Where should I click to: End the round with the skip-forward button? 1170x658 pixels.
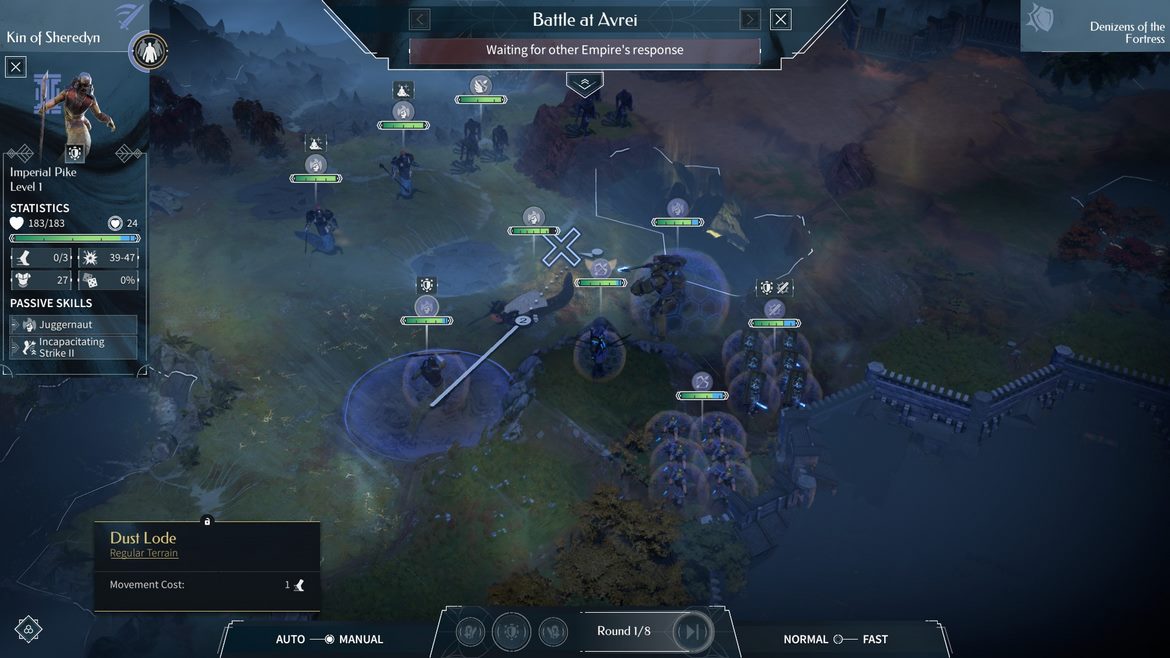691,632
